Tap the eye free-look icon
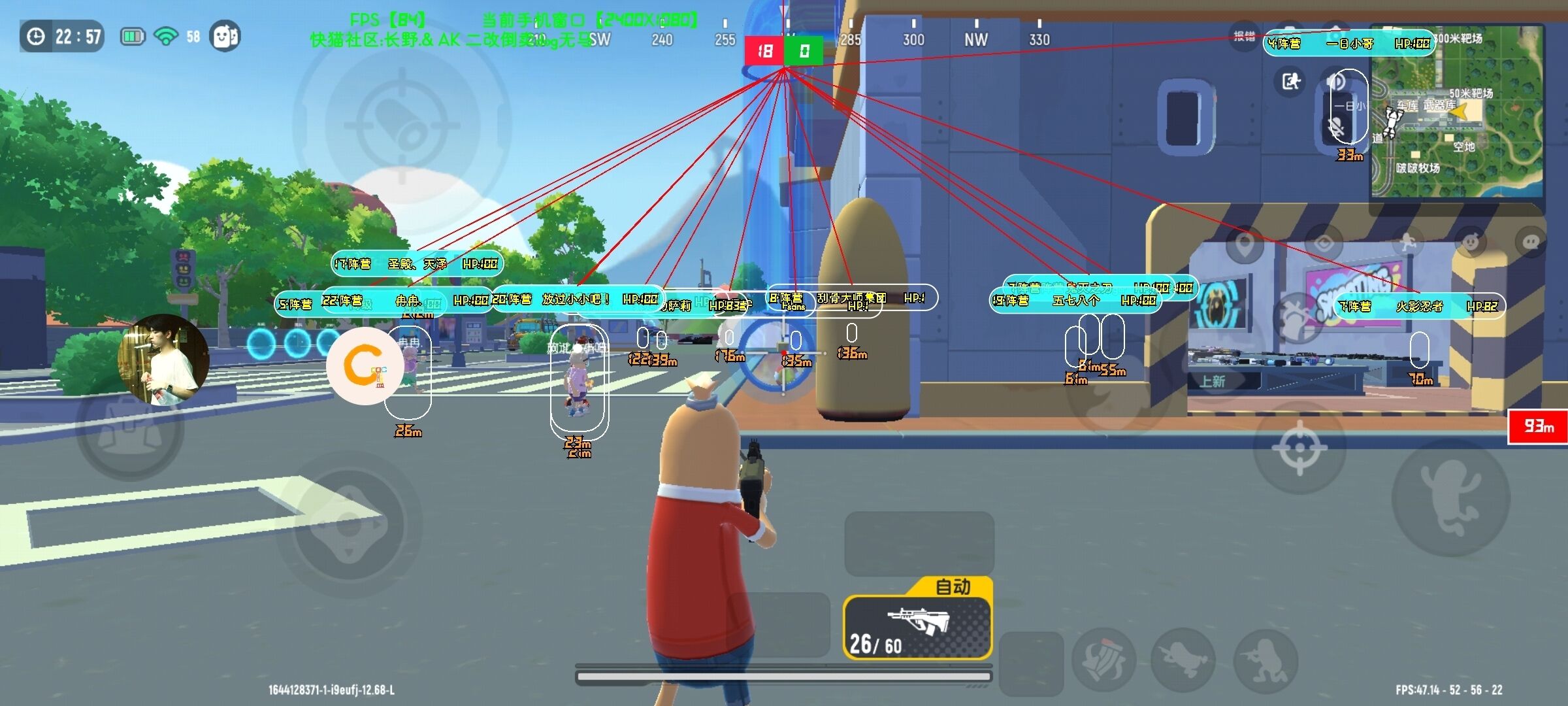Screen dimensions: 1568x706 pyautogui.click(x=1324, y=244)
